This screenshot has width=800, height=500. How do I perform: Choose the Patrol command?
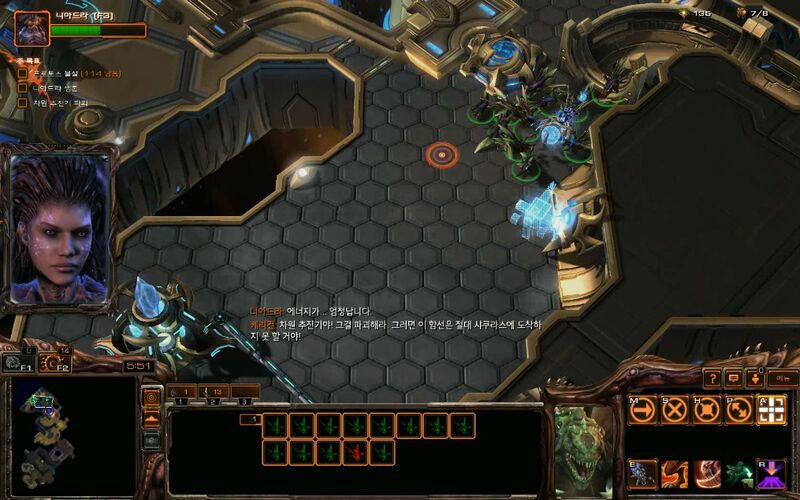tap(740, 409)
